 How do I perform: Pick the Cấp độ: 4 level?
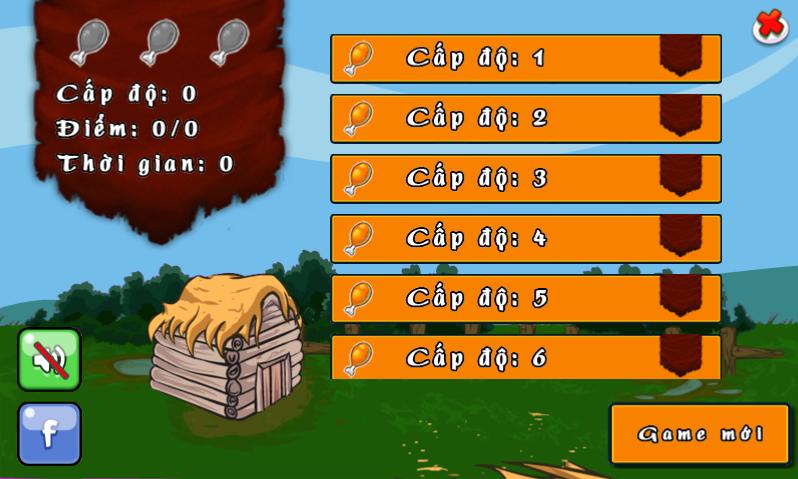click(525, 238)
